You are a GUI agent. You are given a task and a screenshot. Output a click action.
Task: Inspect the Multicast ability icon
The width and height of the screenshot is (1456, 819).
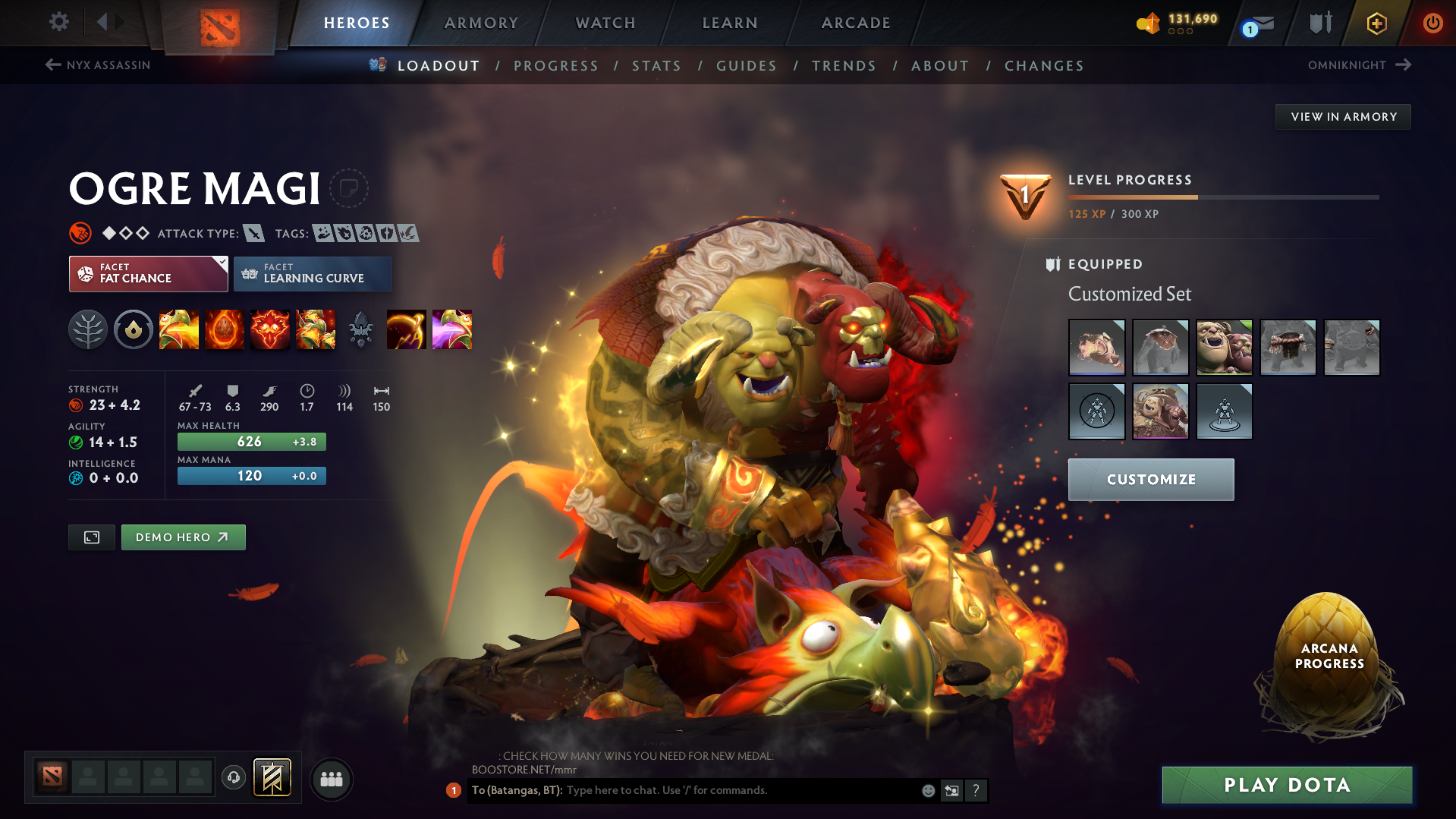click(316, 329)
